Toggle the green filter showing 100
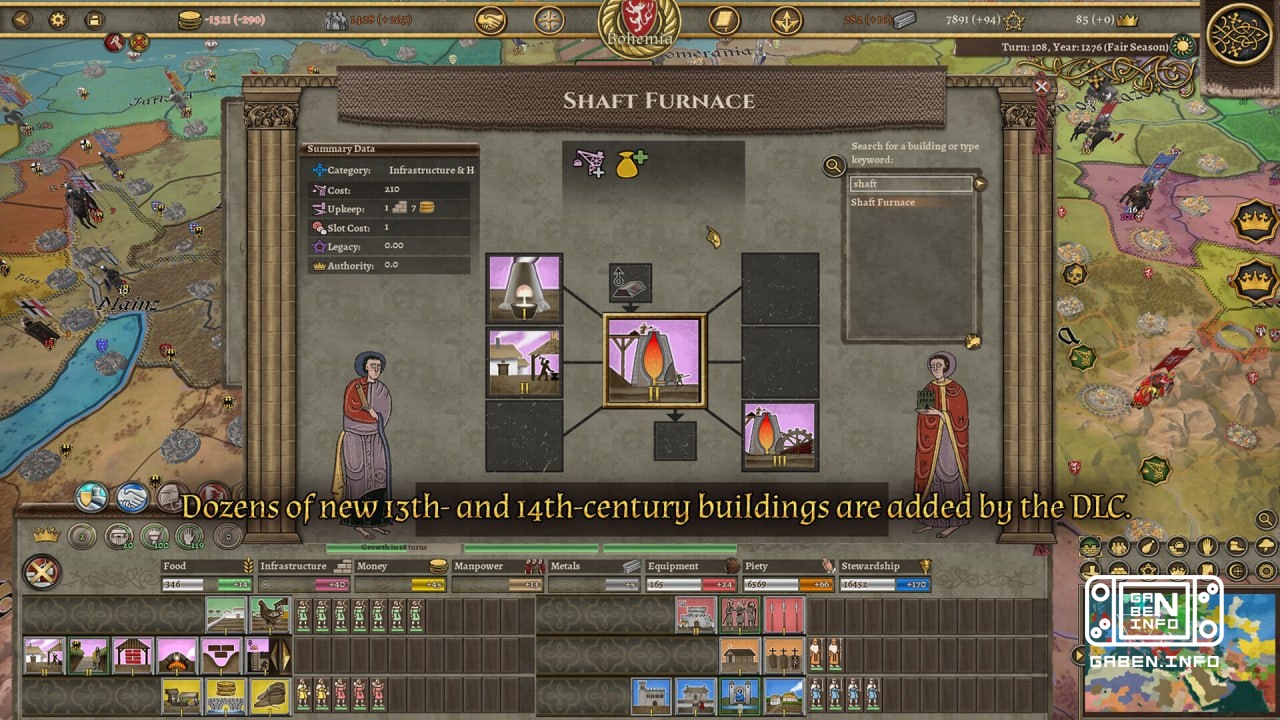The height and width of the screenshot is (720, 1280). click(x=154, y=537)
